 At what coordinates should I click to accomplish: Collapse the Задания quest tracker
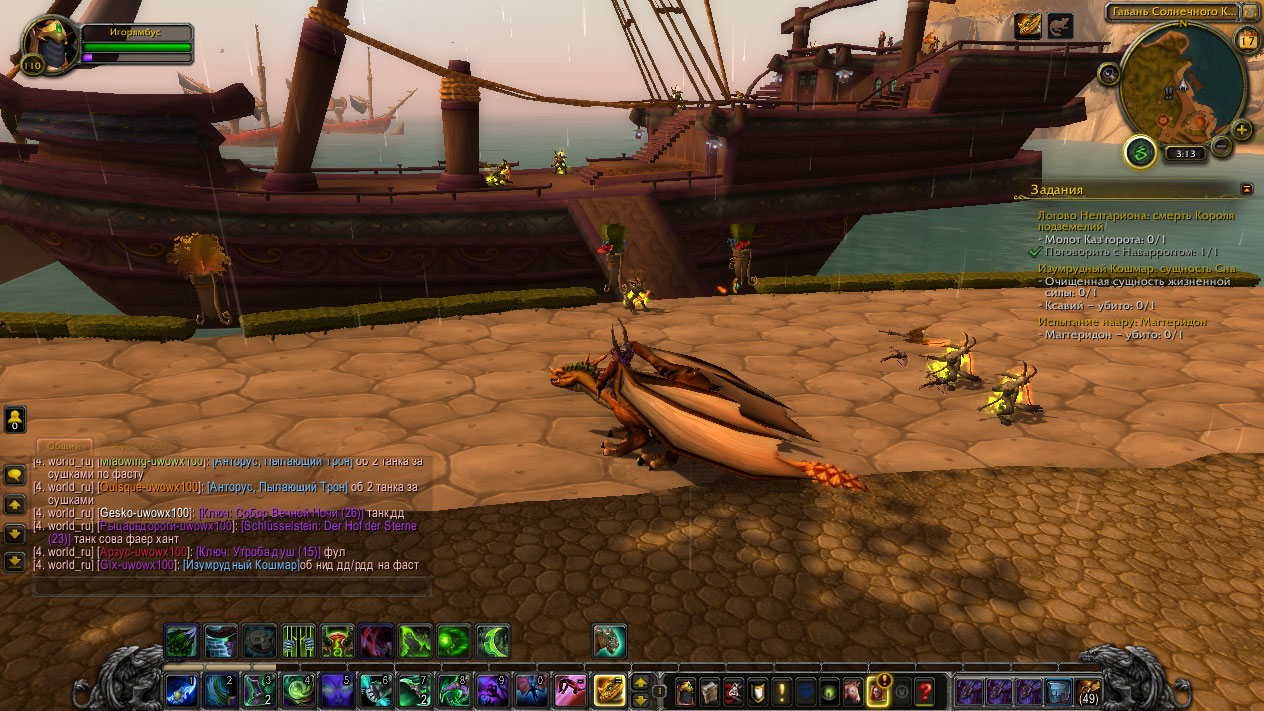click(1246, 188)
